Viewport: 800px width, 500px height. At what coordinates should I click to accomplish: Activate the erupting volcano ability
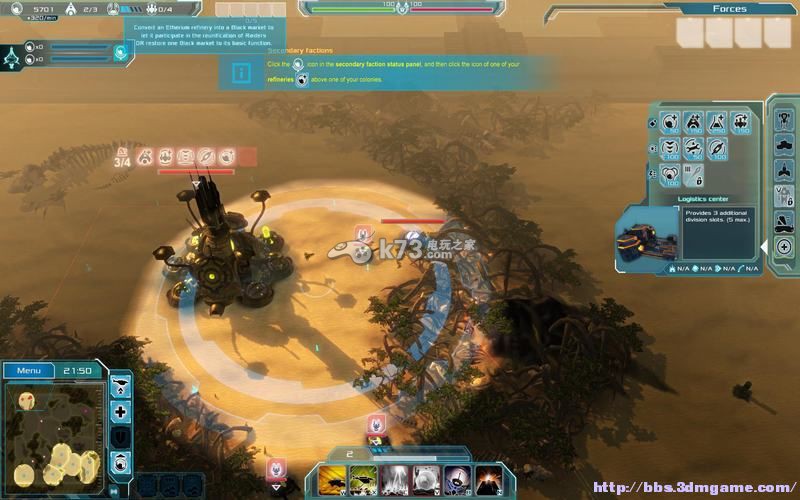[488, 479]
